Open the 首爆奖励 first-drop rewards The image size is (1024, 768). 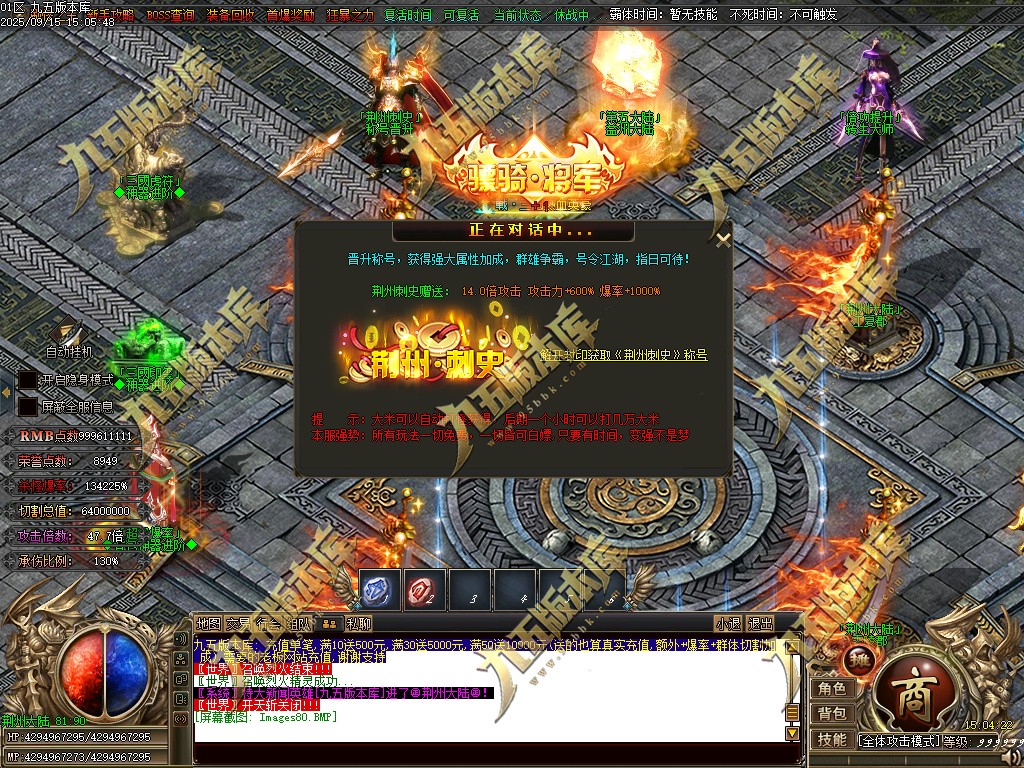pyautogui.click(x=290, y=16)
